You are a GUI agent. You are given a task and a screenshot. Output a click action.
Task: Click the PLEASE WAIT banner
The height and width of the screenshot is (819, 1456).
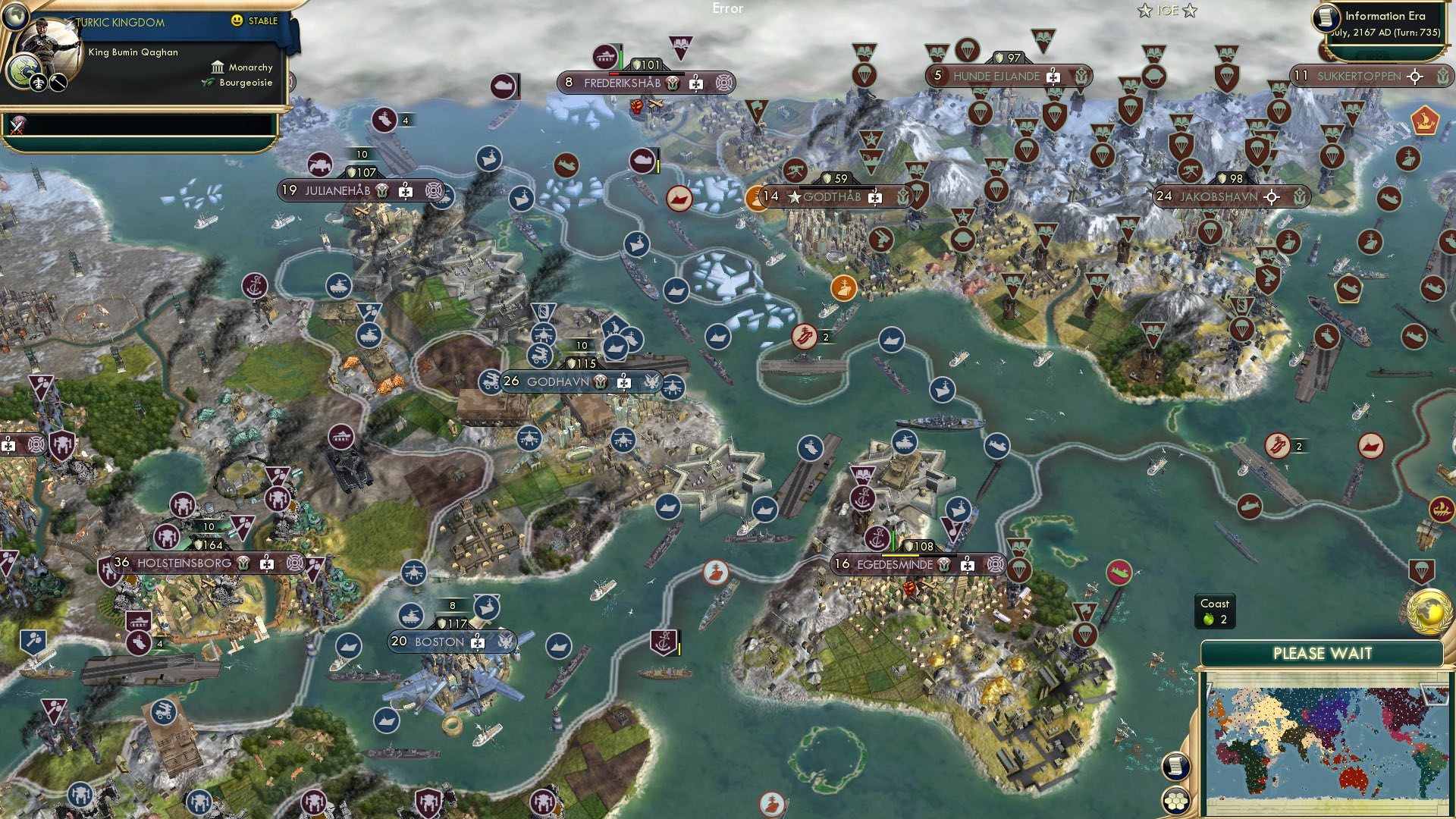pyautogui.click(x=1323, y=651)
